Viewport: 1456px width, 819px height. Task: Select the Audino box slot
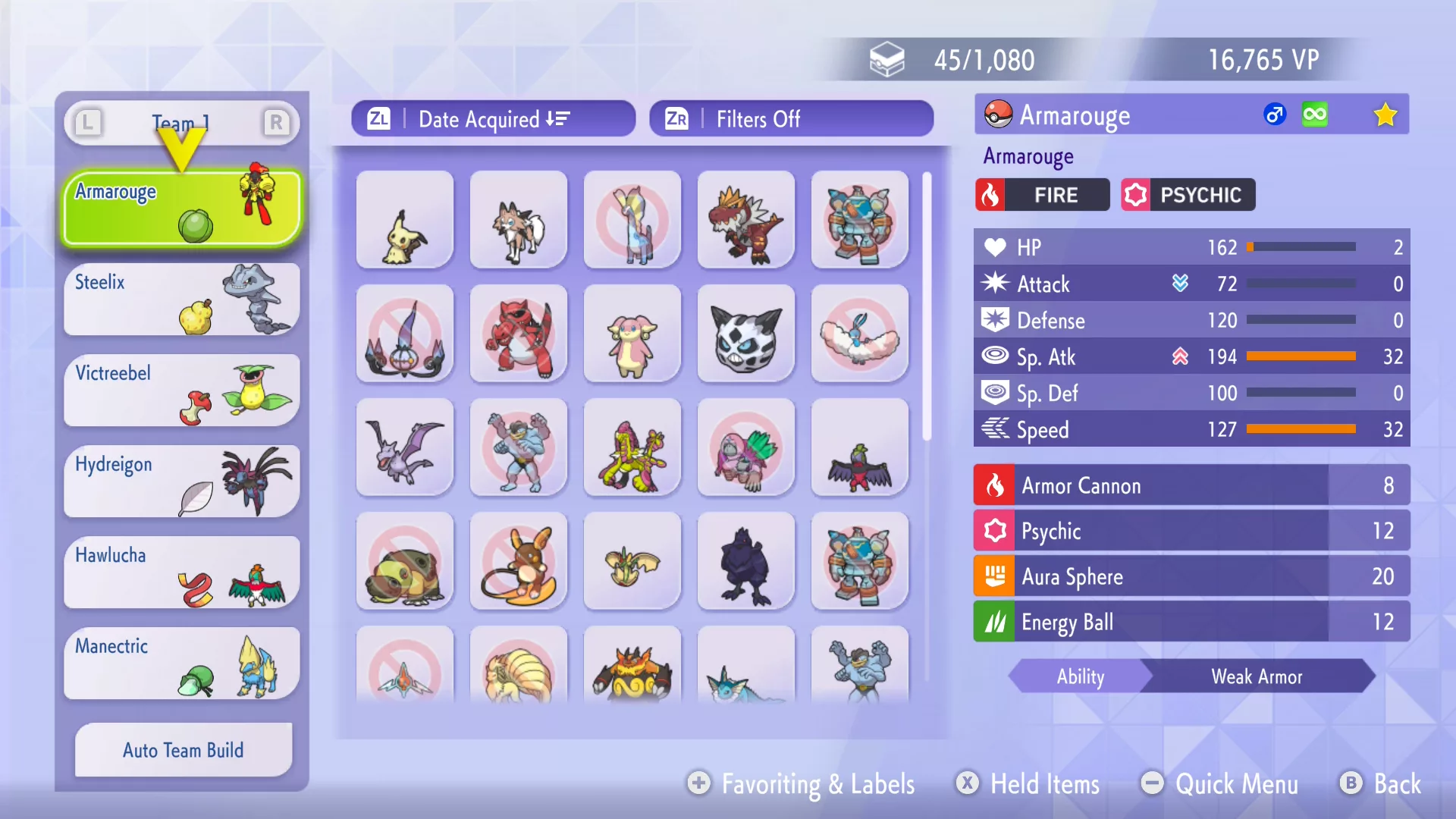coord(632,334)
